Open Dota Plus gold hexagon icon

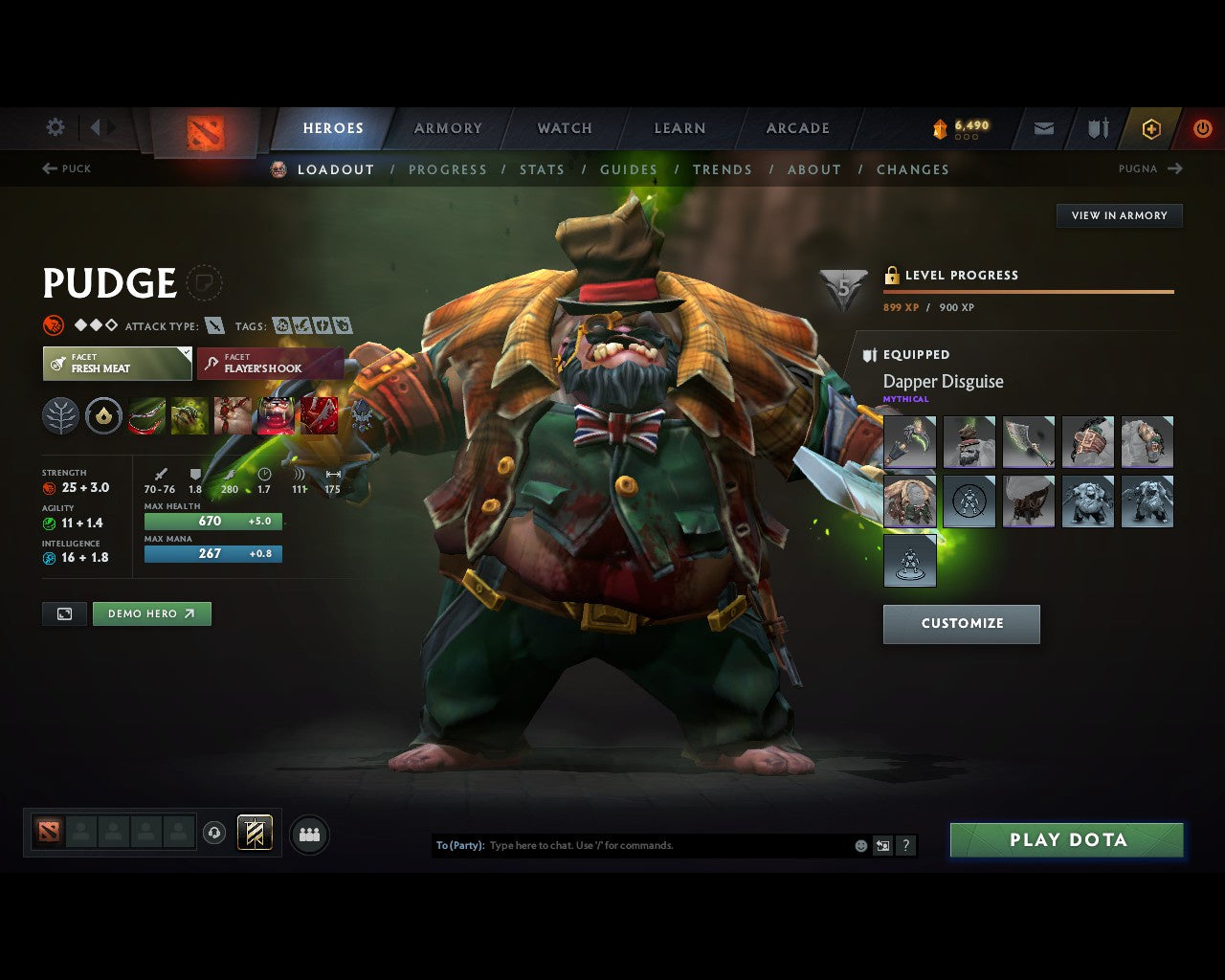click(x=1151, y=128)
